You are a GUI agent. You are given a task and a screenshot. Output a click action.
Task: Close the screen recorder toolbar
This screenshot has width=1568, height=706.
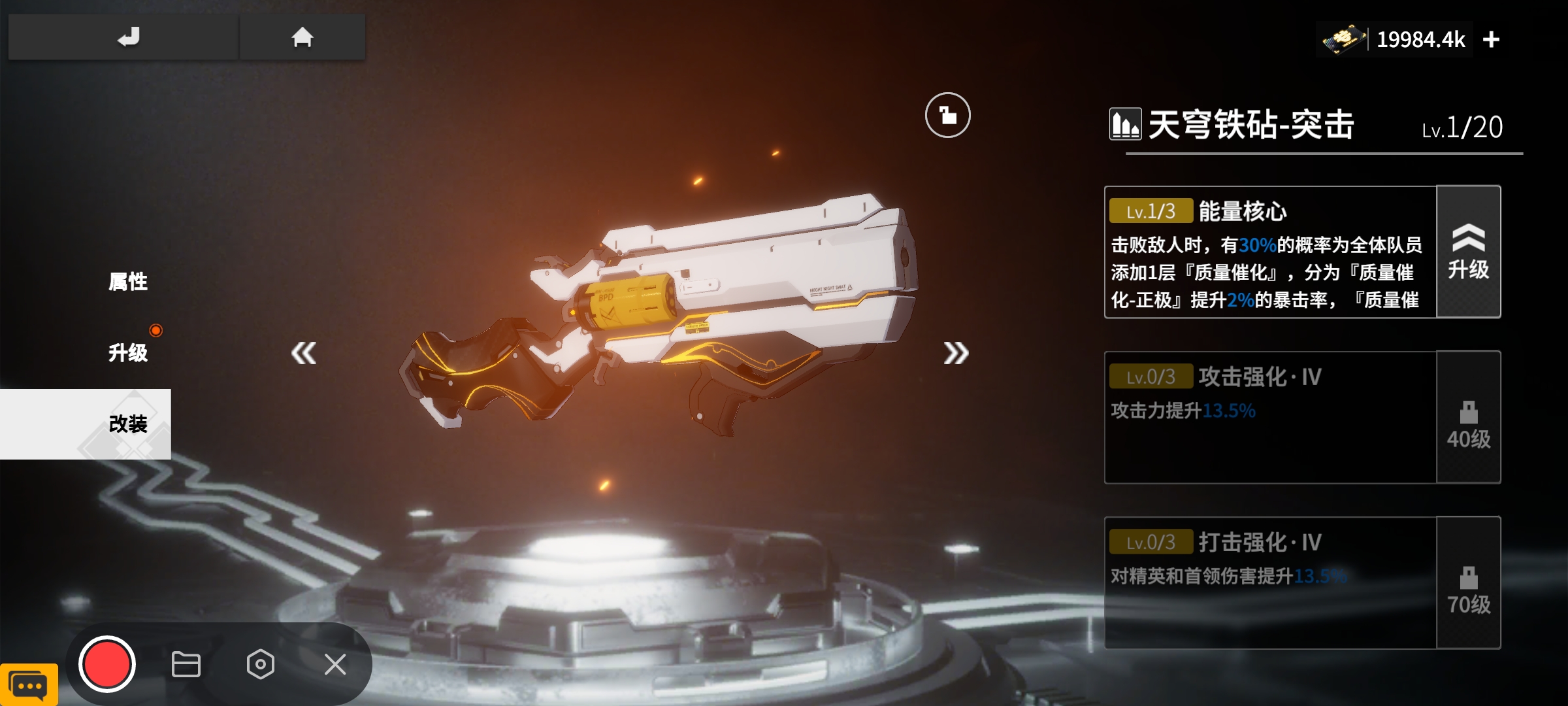click(x=335, y=664)
